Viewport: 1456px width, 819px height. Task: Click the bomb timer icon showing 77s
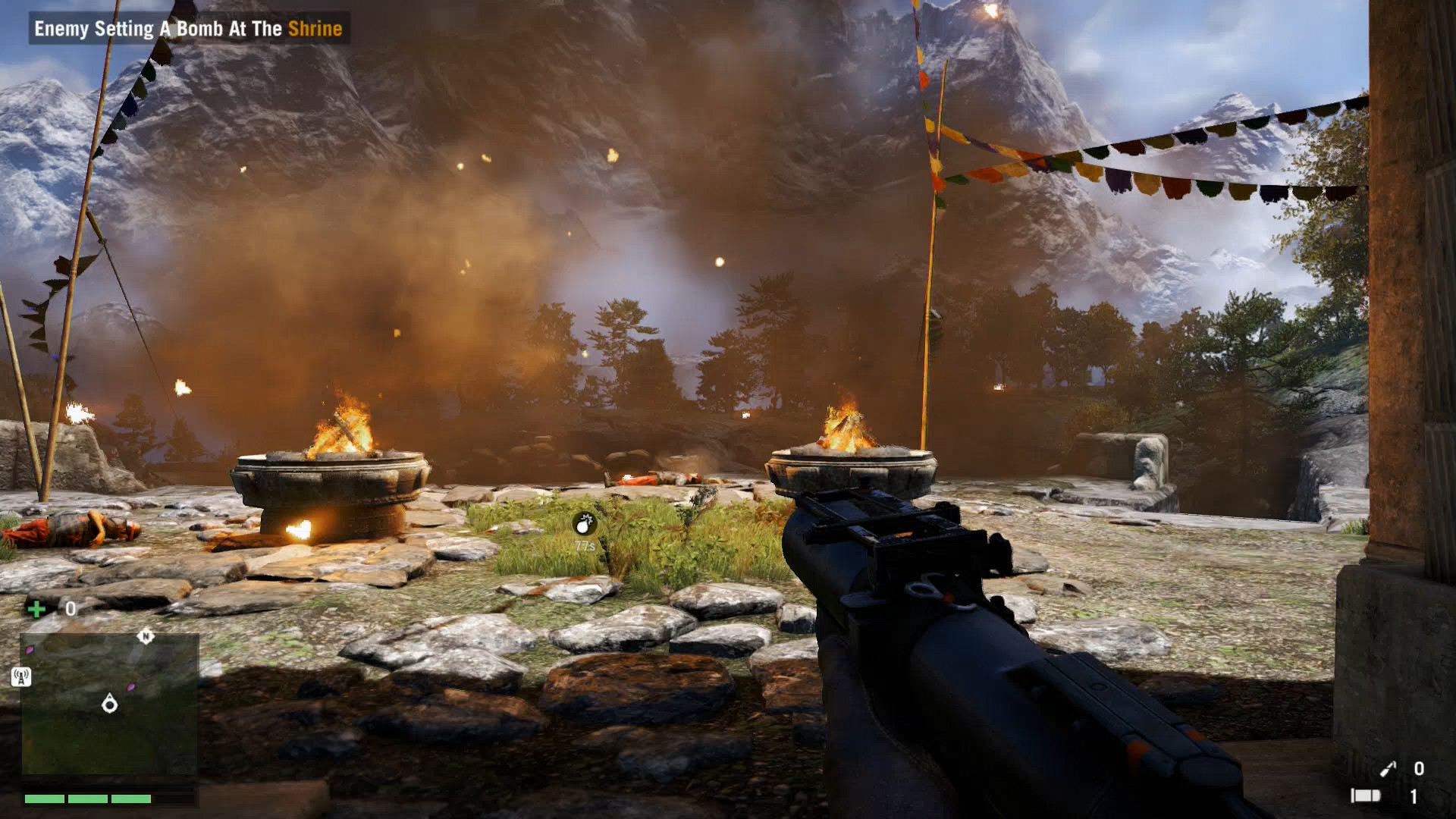point(584,522)
